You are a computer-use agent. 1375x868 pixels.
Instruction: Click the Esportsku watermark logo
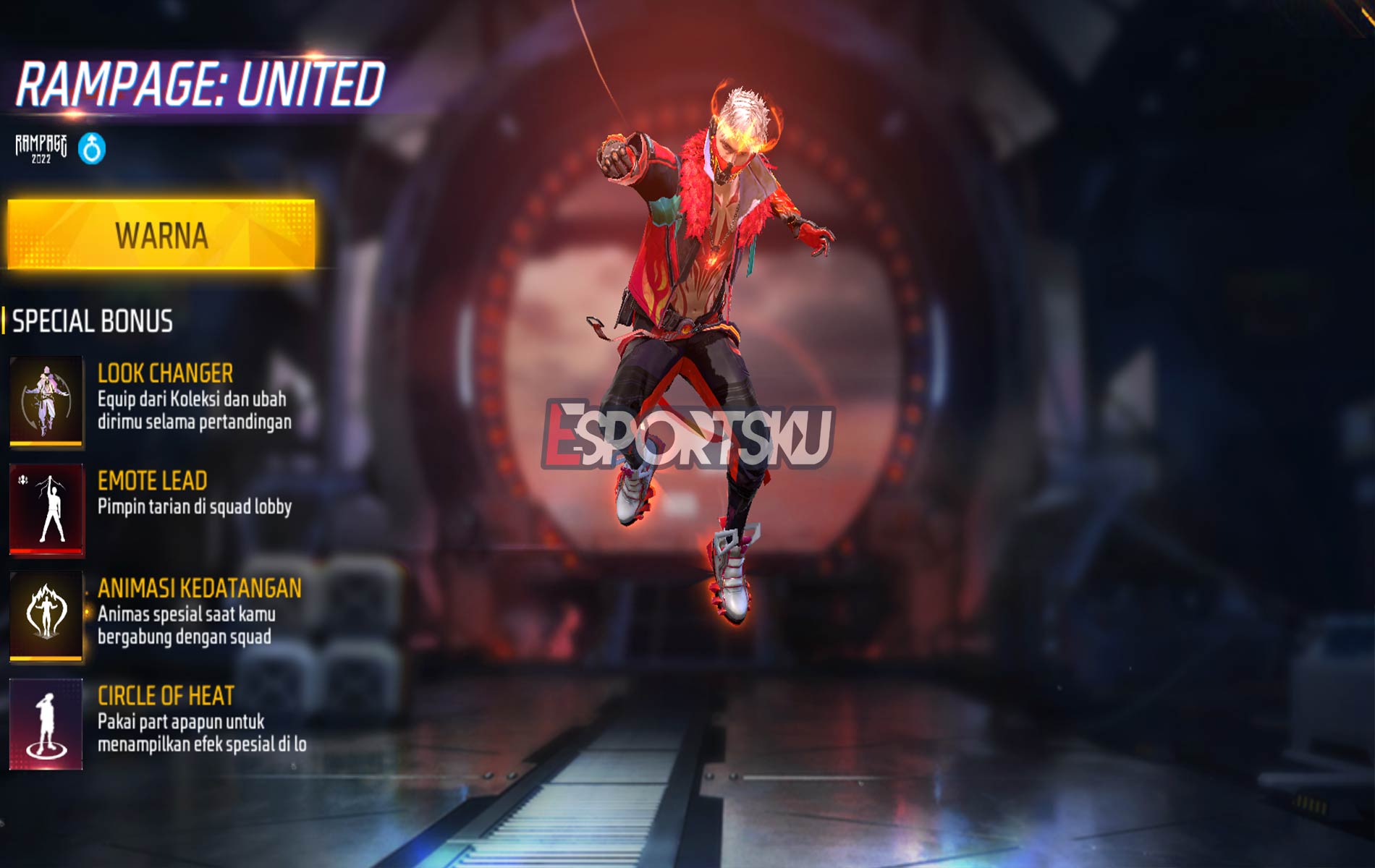[x=687, y=434]
